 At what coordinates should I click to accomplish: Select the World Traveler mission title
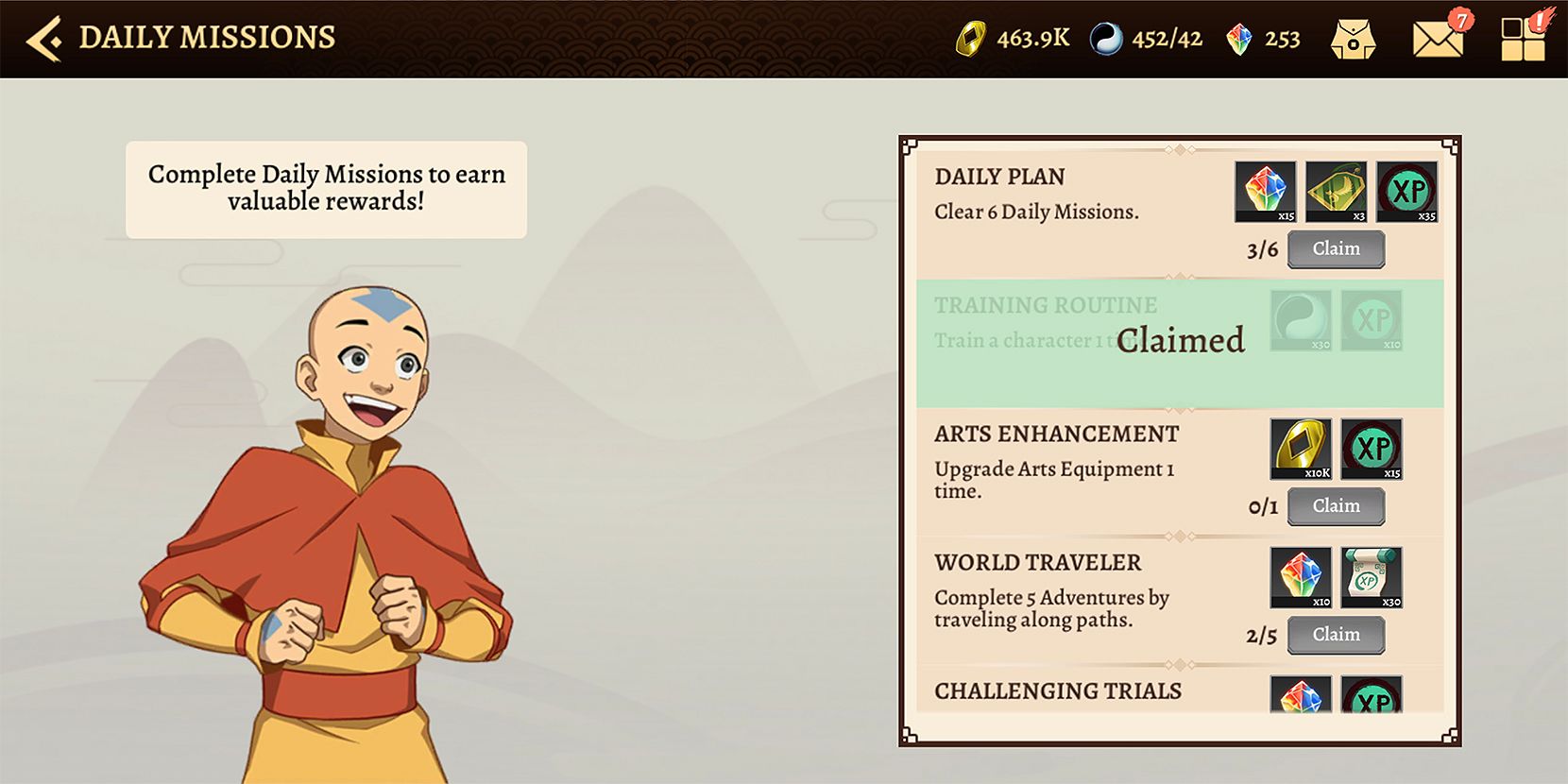click(1036, 562)
